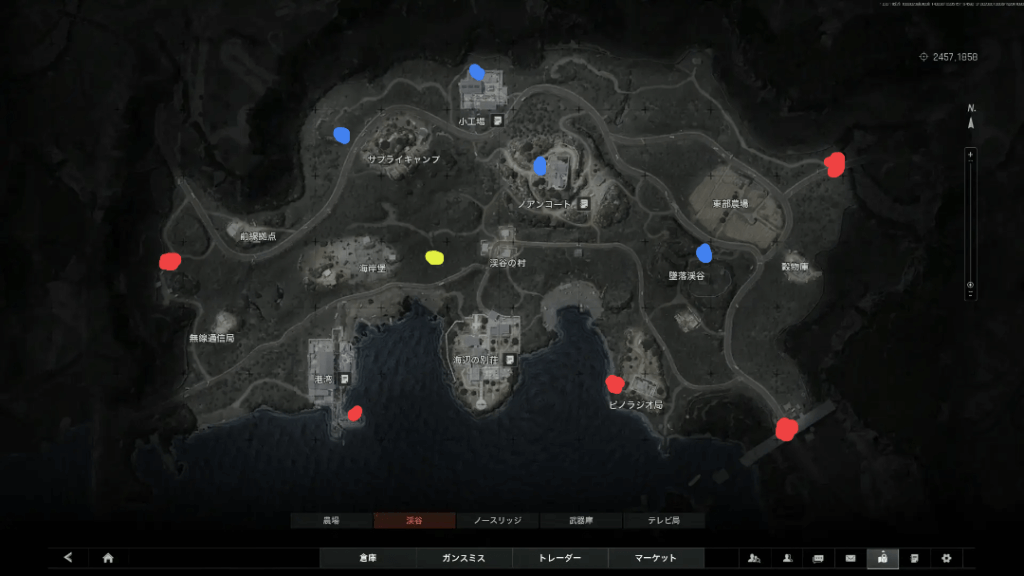1024x576 pixels.
Task: Switch to the テレビ局 map
Action: click(x=663, y=521)
